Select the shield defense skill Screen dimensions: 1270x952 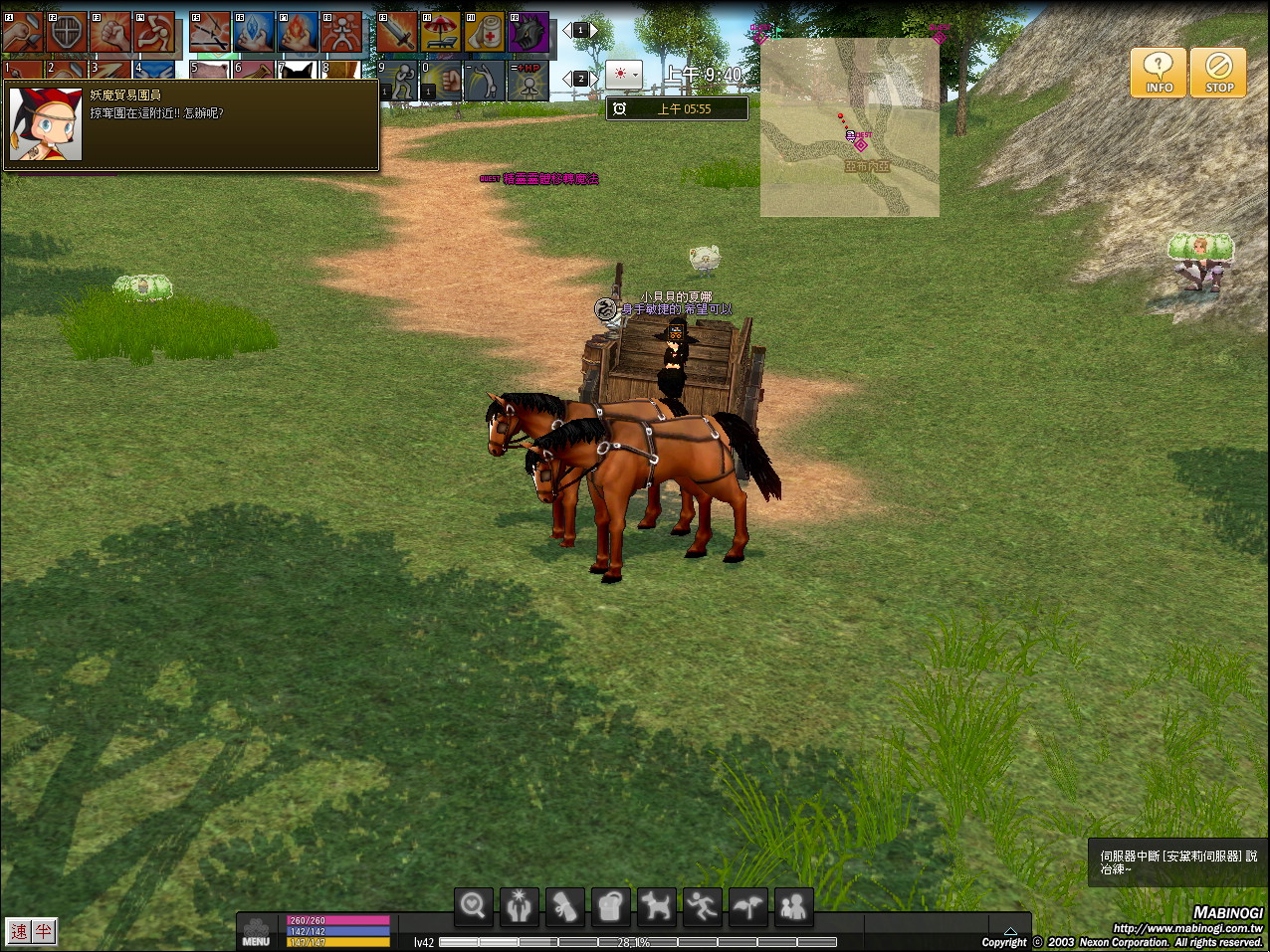[67, 33]
